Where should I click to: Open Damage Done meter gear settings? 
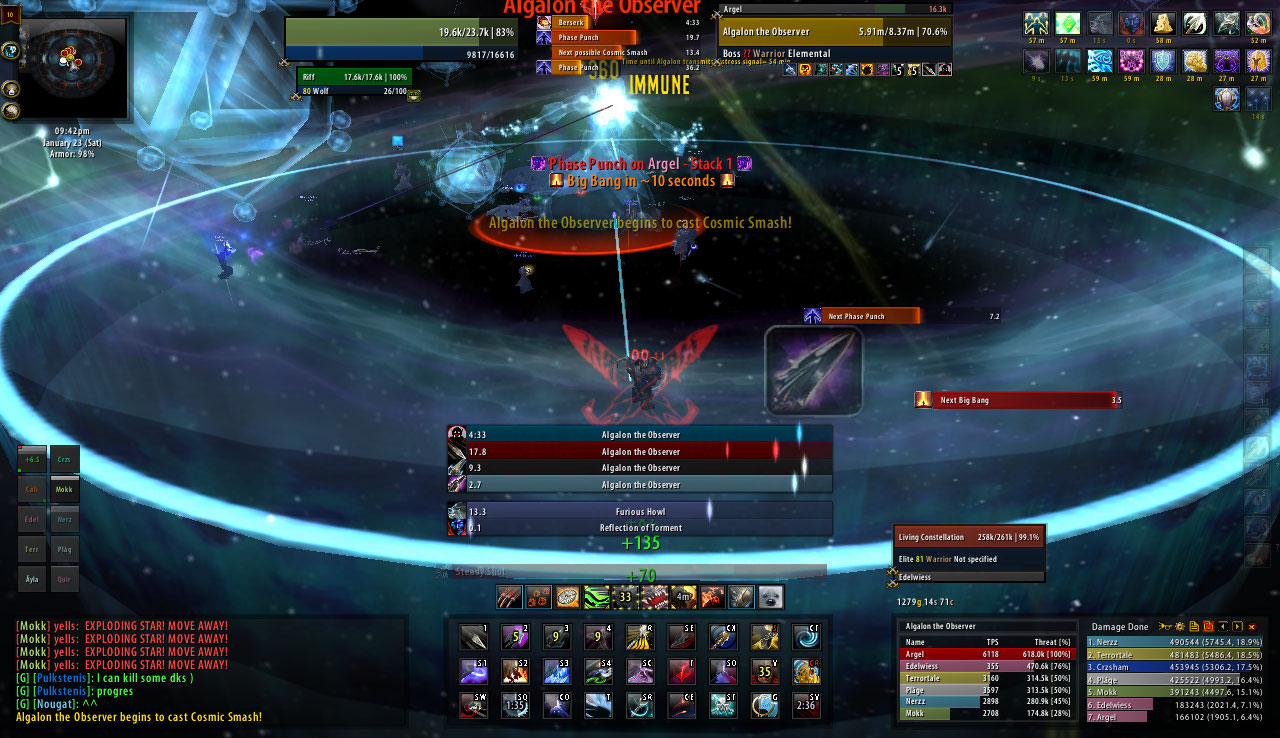point(1179,627)
